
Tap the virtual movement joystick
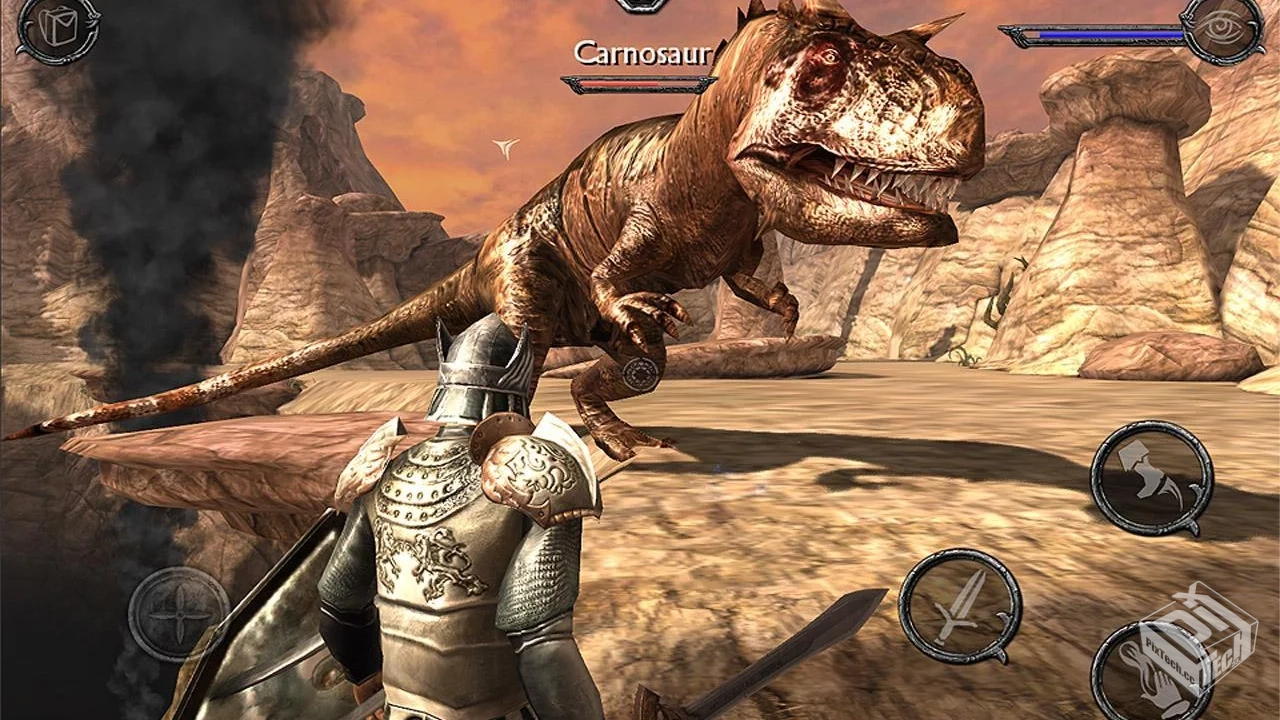click(x=178, y=613)
